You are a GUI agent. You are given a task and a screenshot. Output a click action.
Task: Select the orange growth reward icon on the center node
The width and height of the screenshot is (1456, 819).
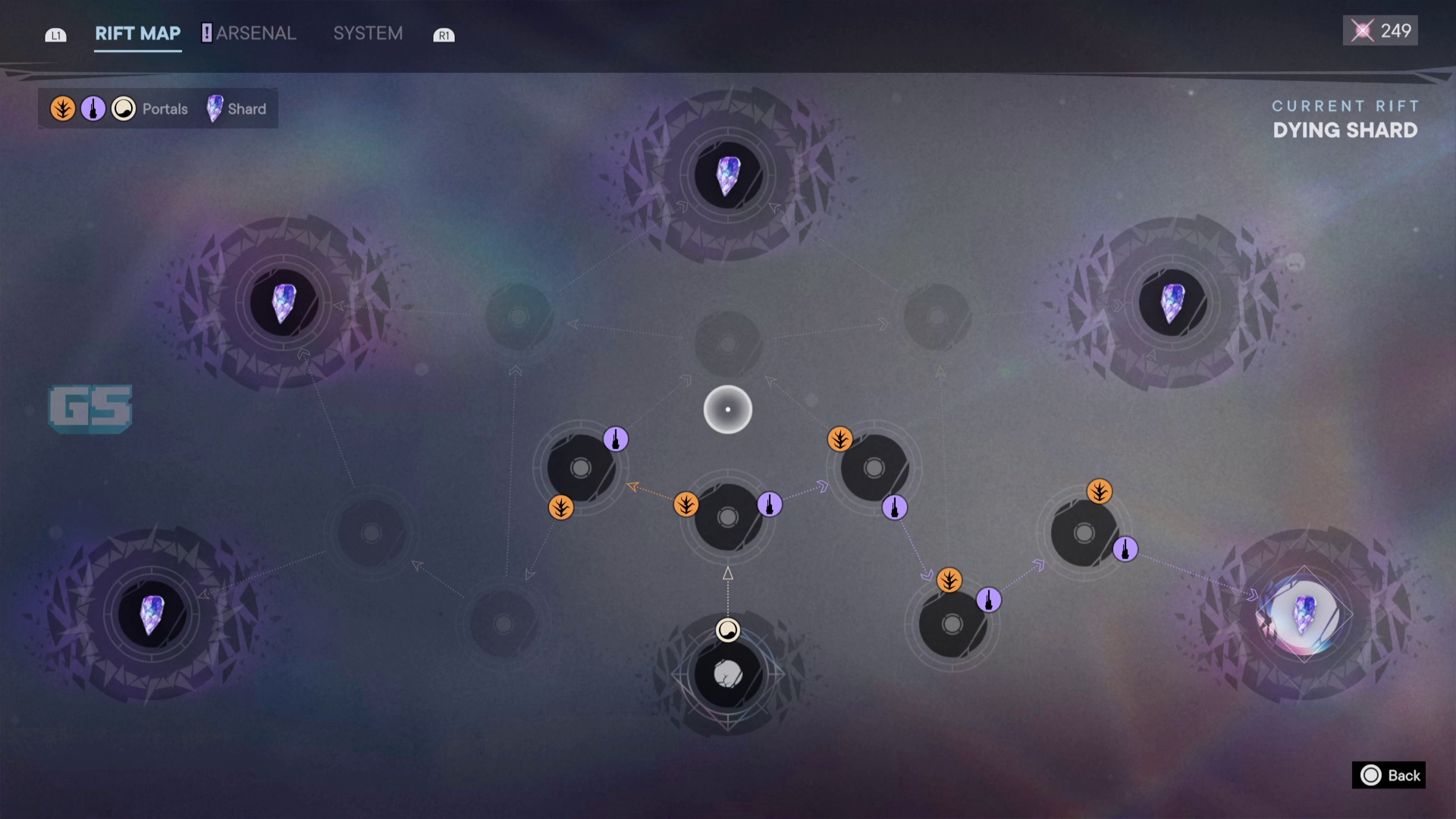(x=688, y=504)
